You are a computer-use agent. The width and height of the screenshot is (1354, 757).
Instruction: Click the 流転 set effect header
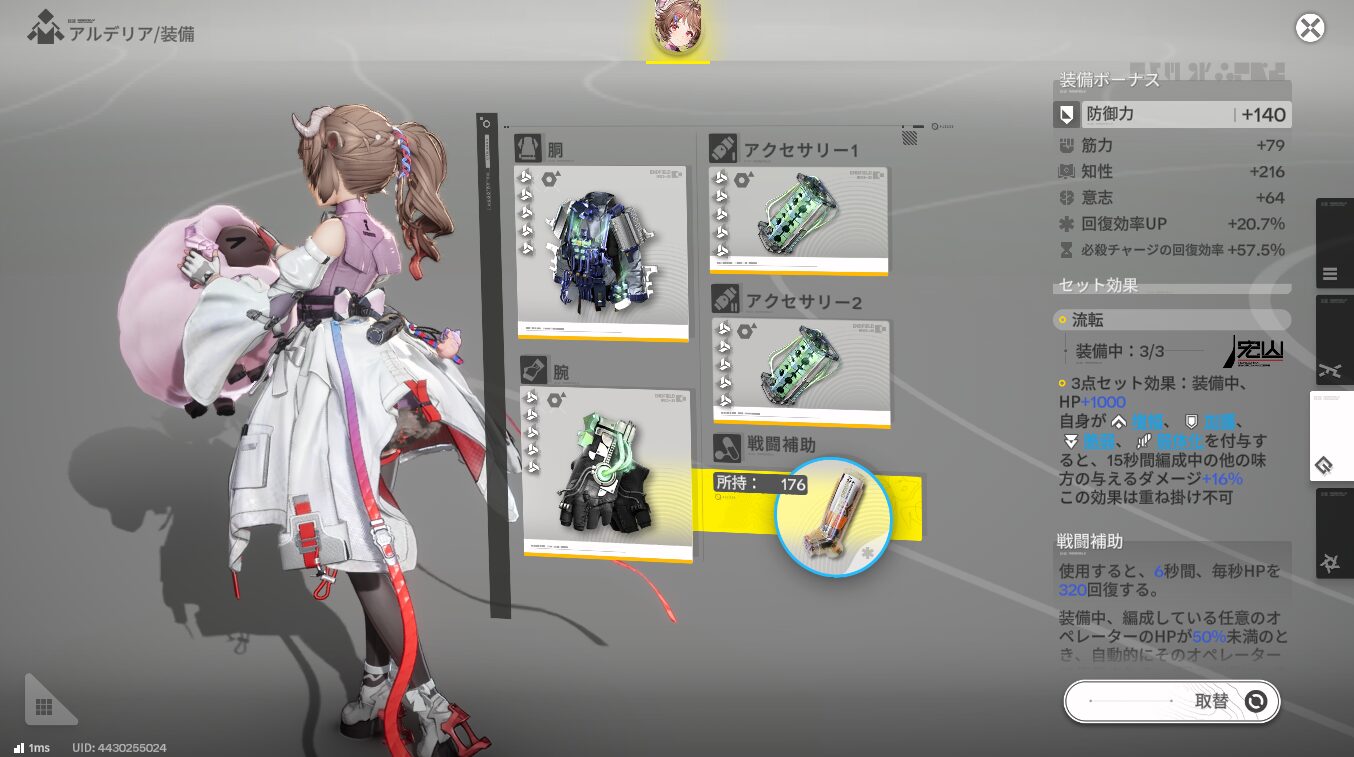click(x=1172, y=320)
